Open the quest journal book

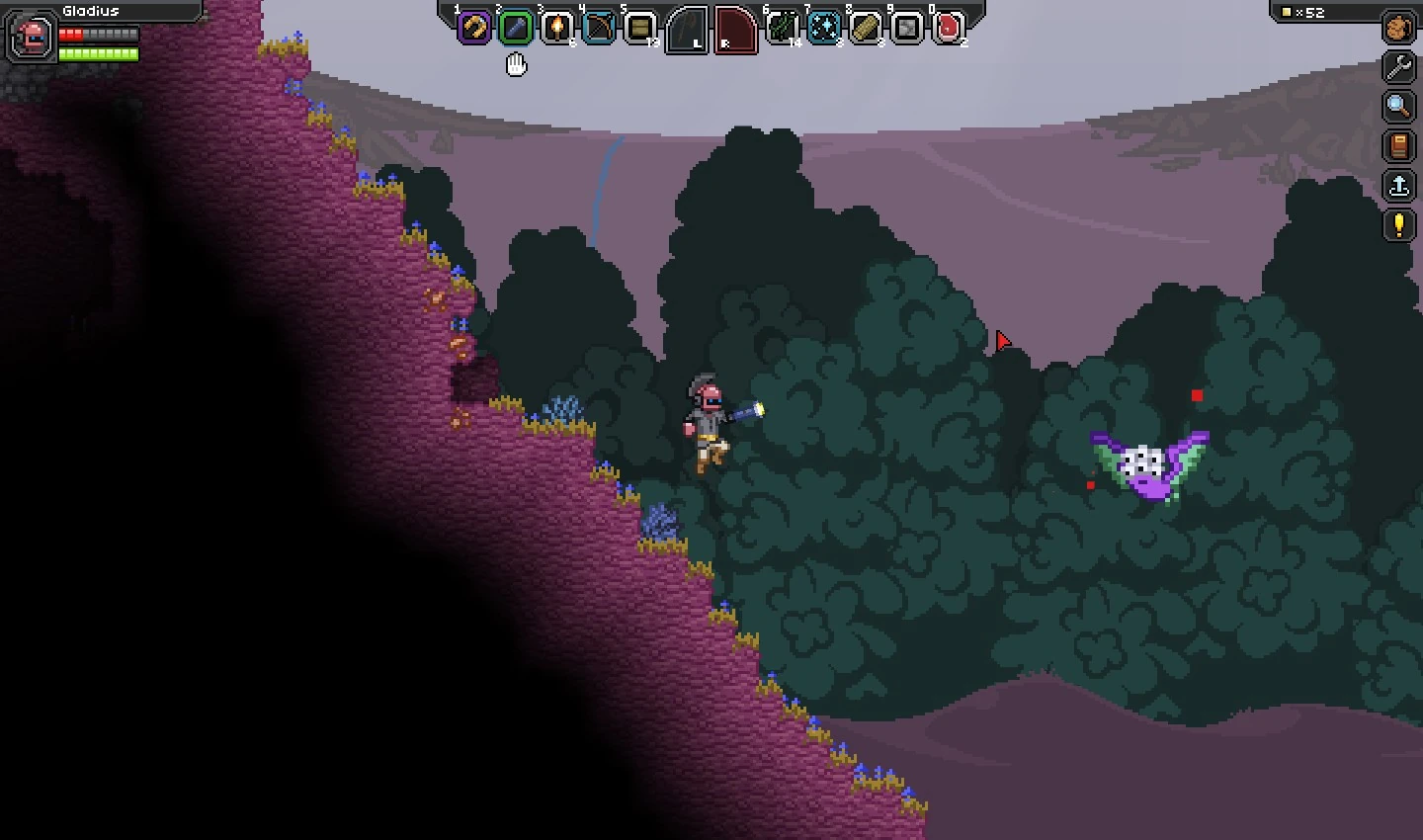[1398, 146]
